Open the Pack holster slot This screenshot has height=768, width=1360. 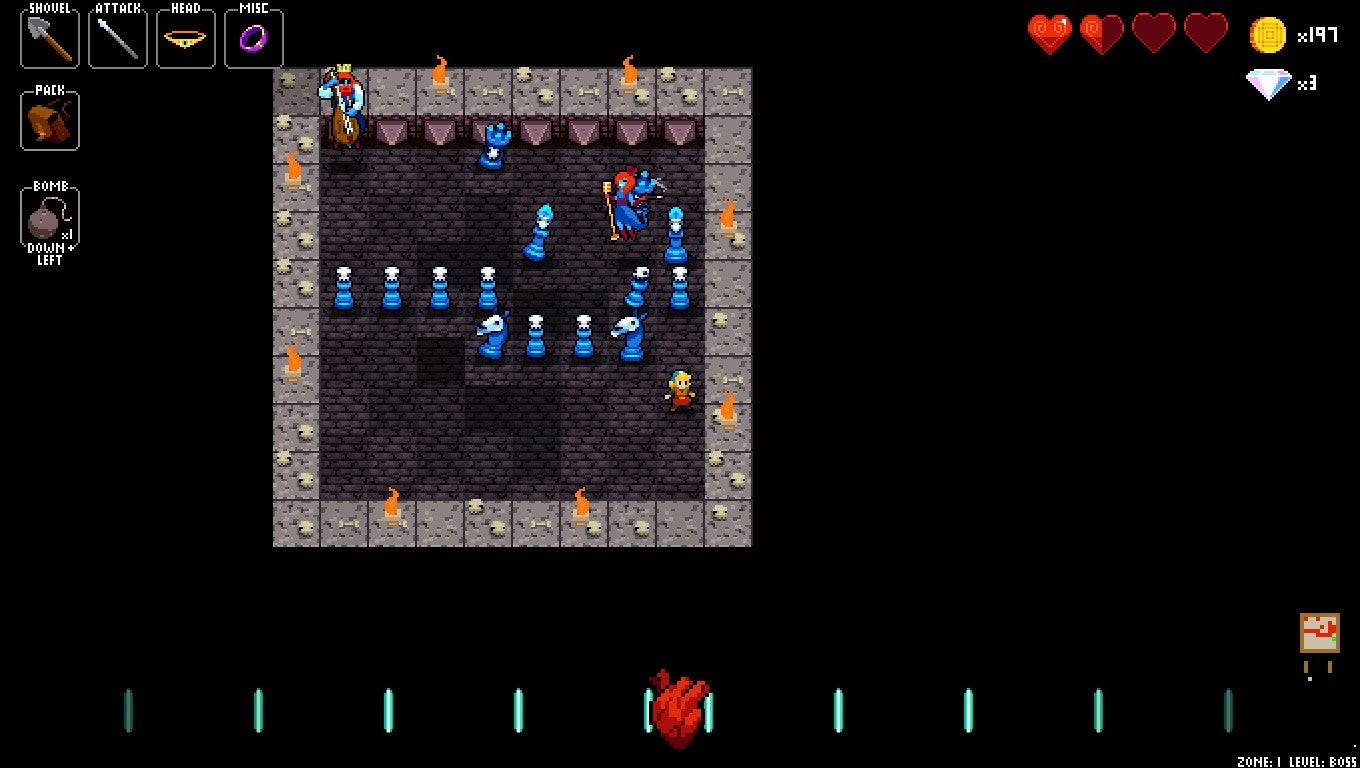click(x=49, y=121)
